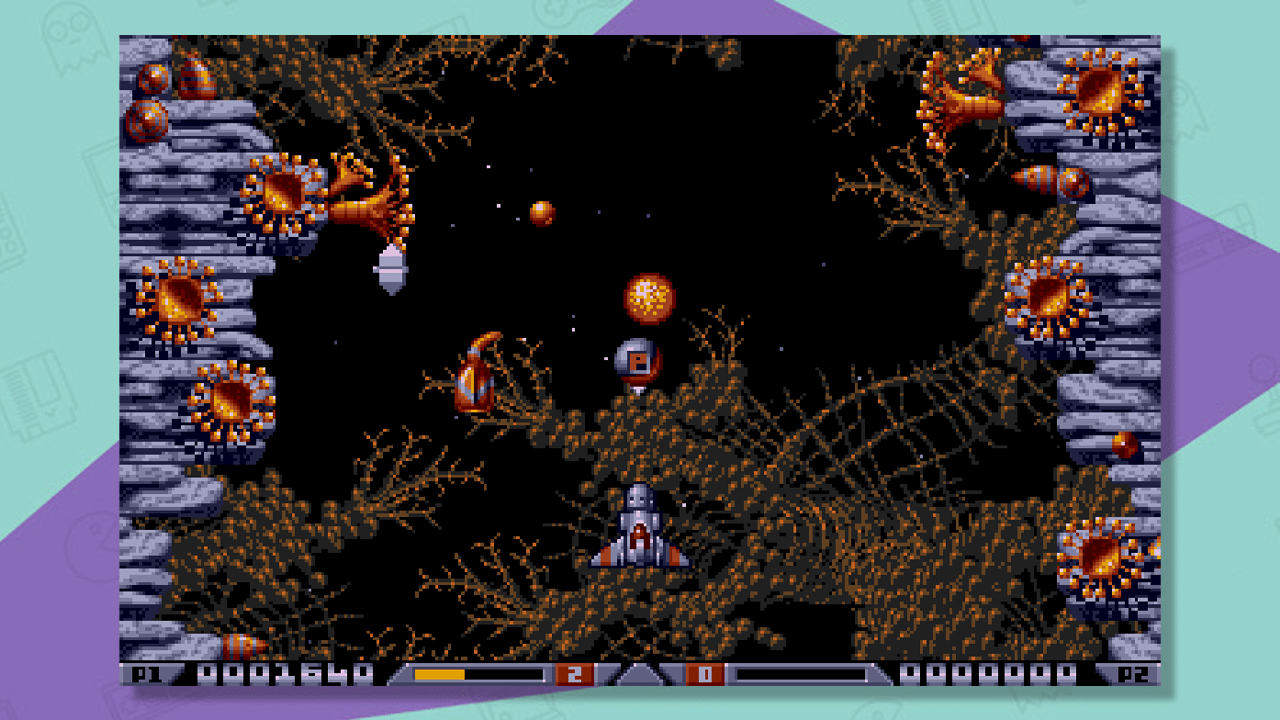Click the glowing fireball projectile
The width and height of the screenshot is (1280, 720).
649,297
